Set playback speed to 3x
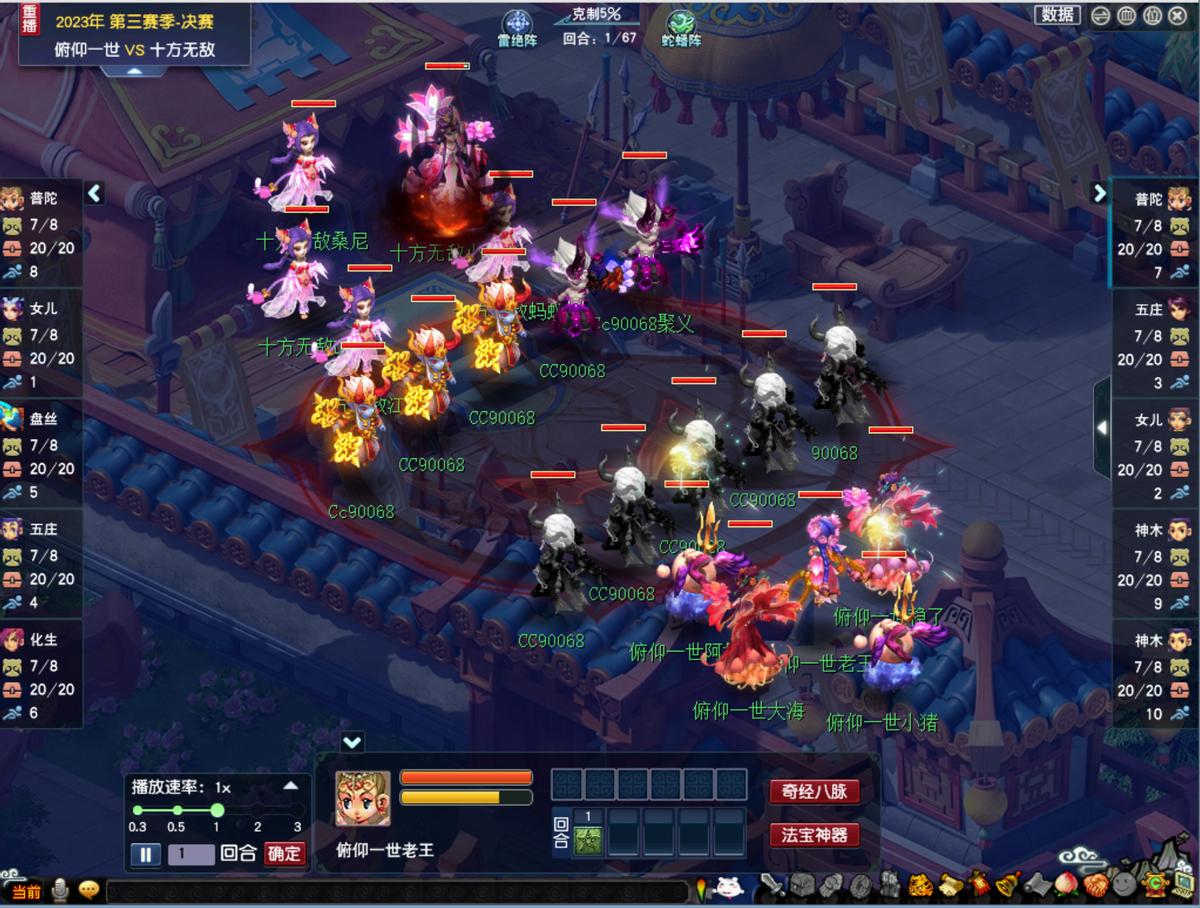 (297, 811)
